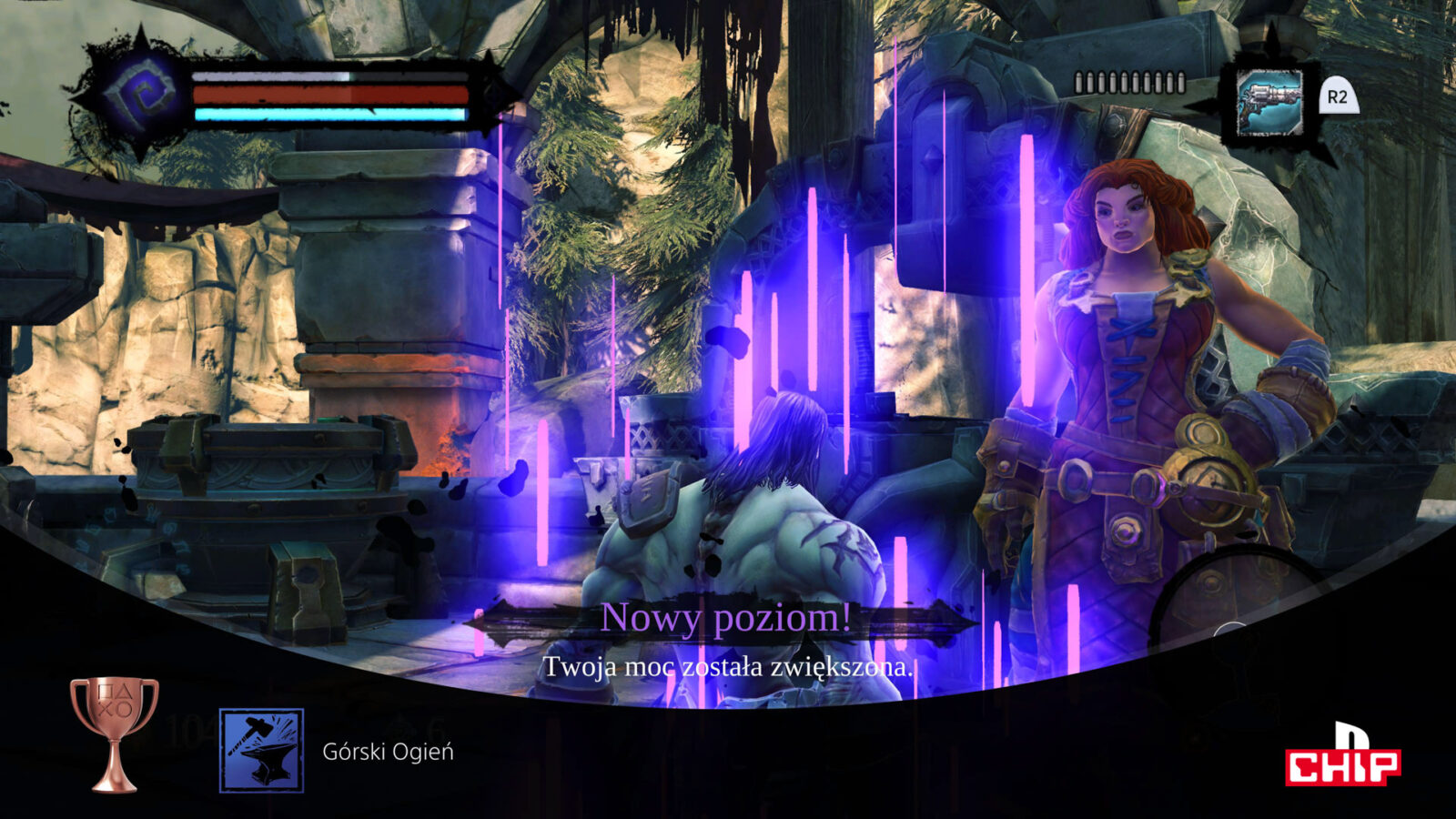Select the revolver weapon icon
1456x819 pixels.
pyautogui.click(x=1269, y=102)
